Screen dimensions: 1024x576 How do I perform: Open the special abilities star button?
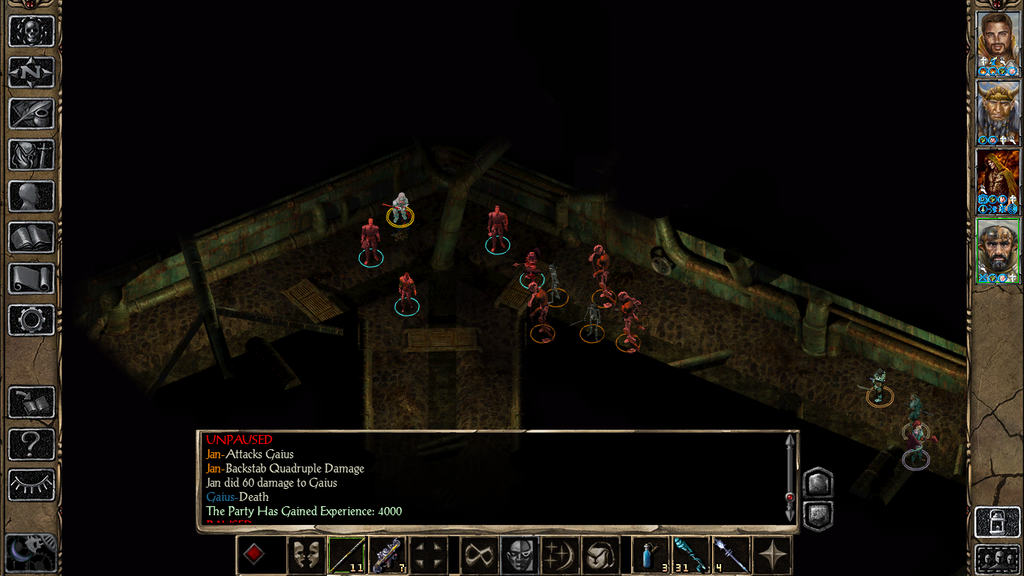[x=772, y=555]
